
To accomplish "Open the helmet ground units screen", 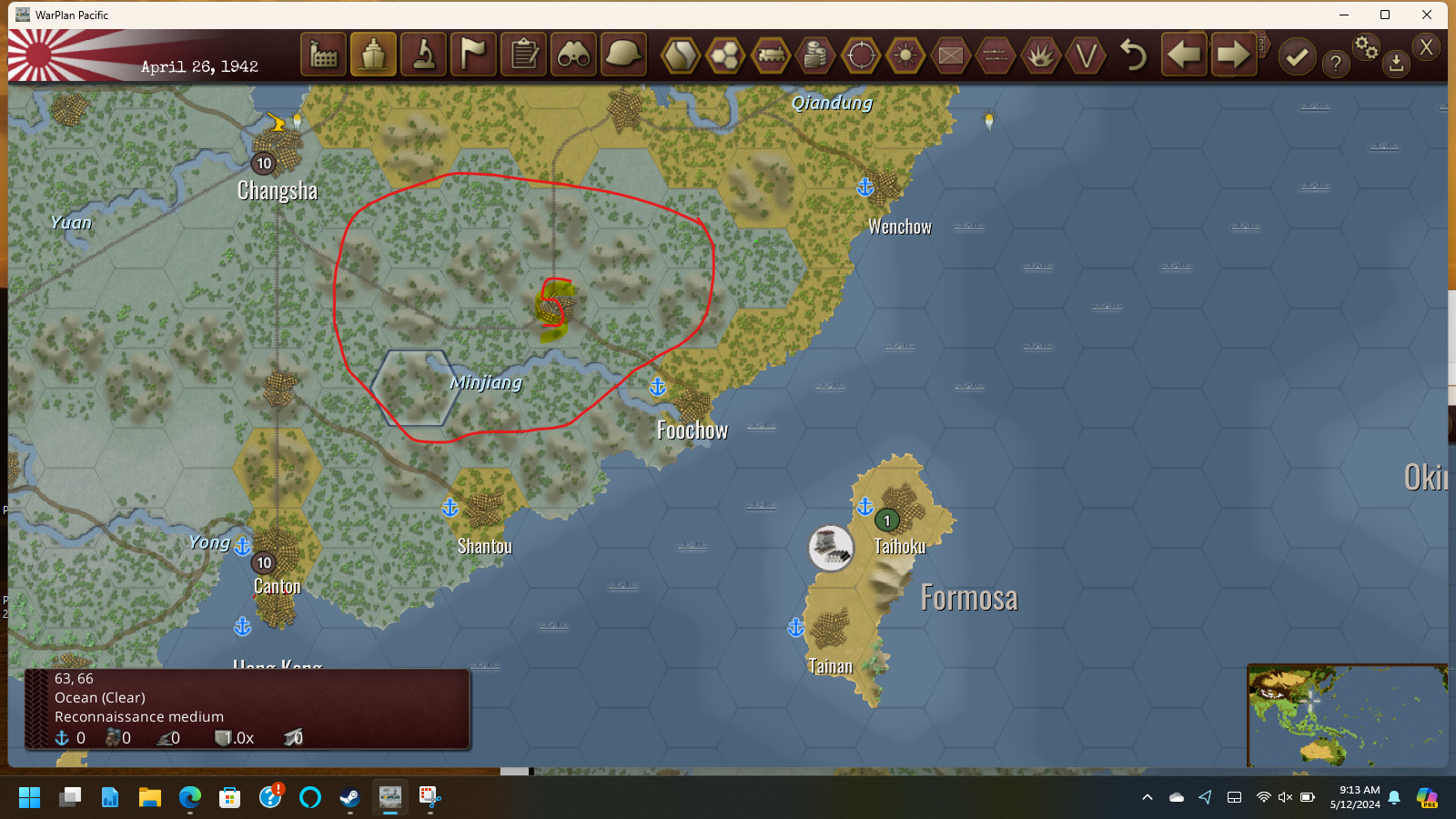I will 623,55.
